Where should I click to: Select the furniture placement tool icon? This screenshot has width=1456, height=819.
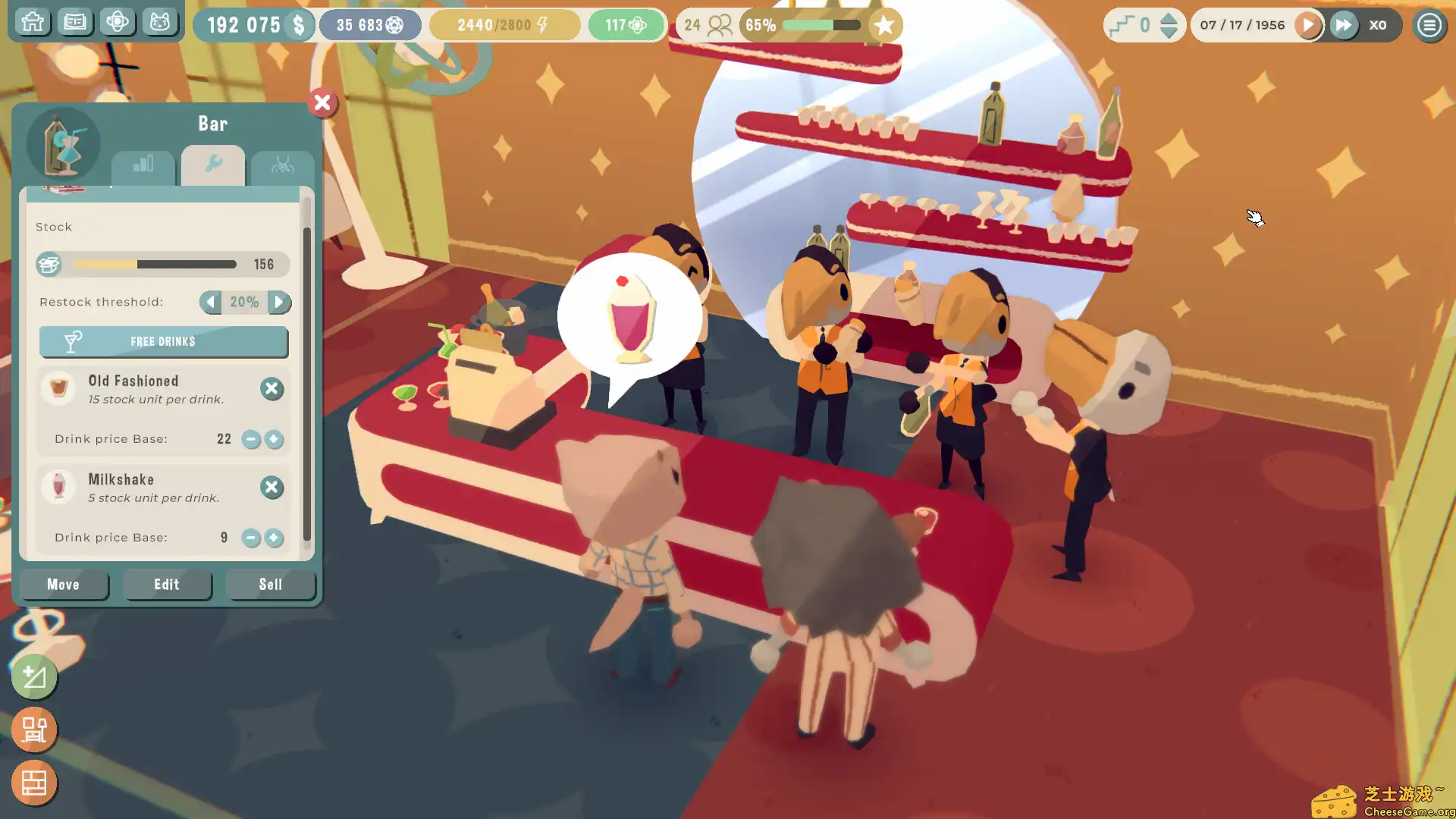click(x=33, y=729)
